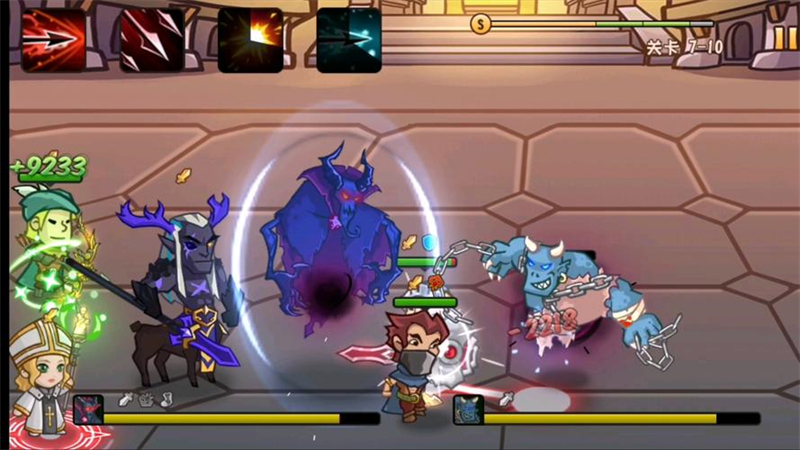Select the dark centaur hero portrait

click(x=88, y=410)
